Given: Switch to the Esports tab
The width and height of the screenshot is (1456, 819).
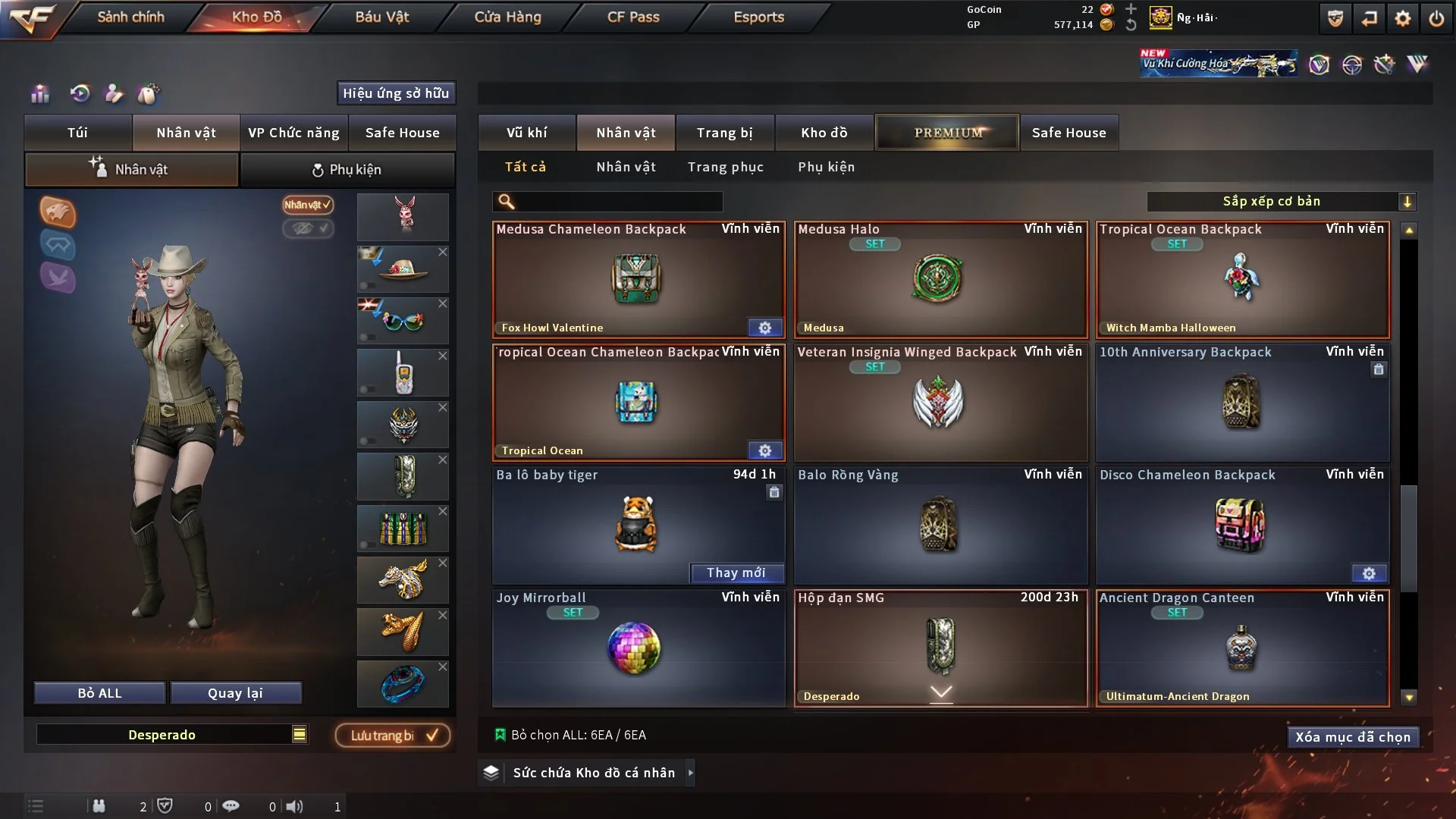Looking at the screenshot, I should (758, 17).
